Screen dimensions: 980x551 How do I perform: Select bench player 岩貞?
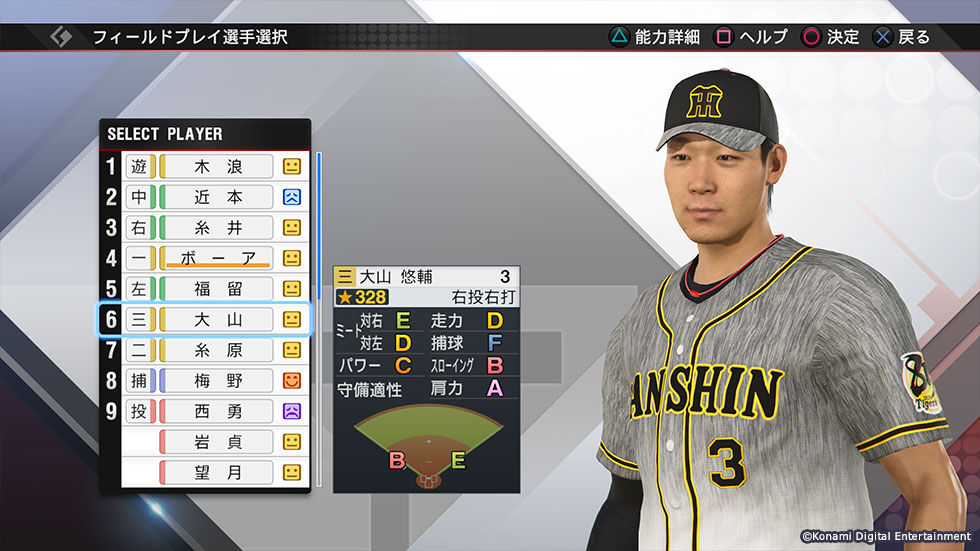click(x=218, y=442)
